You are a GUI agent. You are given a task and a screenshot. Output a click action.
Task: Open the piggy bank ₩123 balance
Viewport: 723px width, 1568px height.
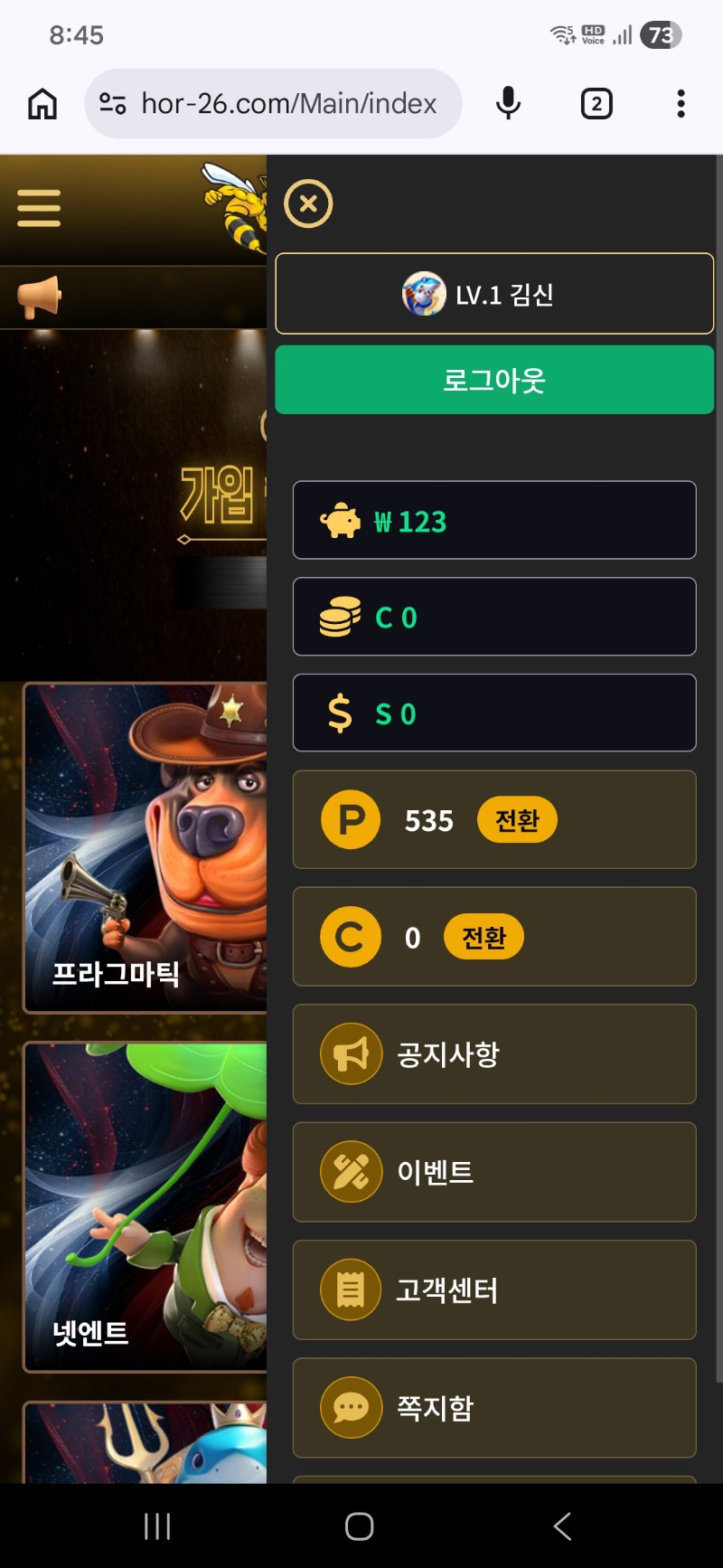pyautogui.click(x=494, y=521)
